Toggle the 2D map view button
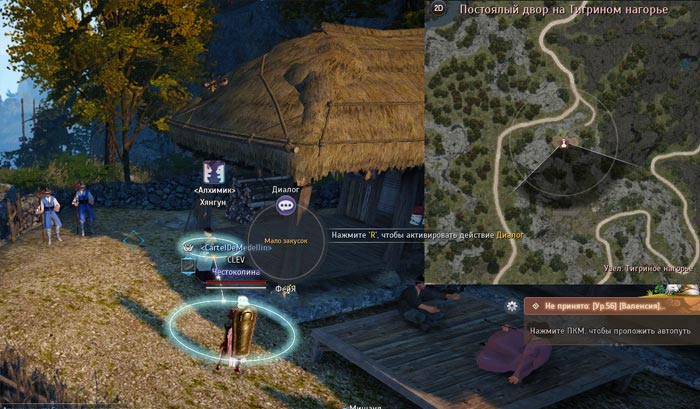Viewport: 700px width, 409px height. 438,9
